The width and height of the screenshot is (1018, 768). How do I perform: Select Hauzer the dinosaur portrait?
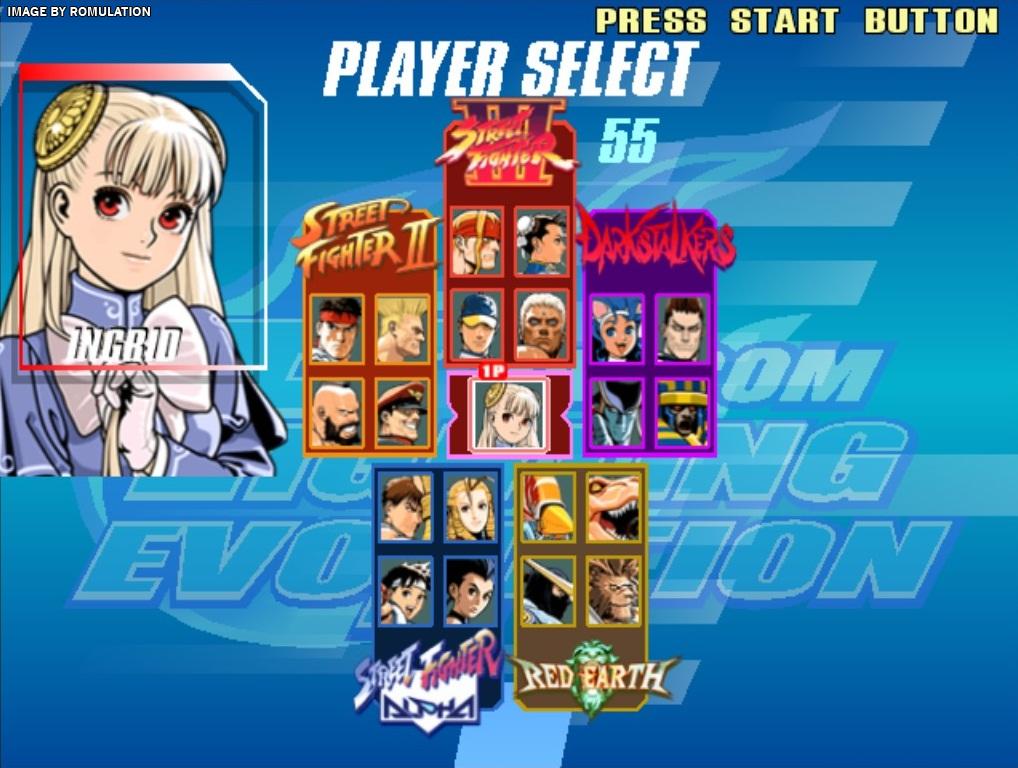pyautogui.click(x=612, y=507)
